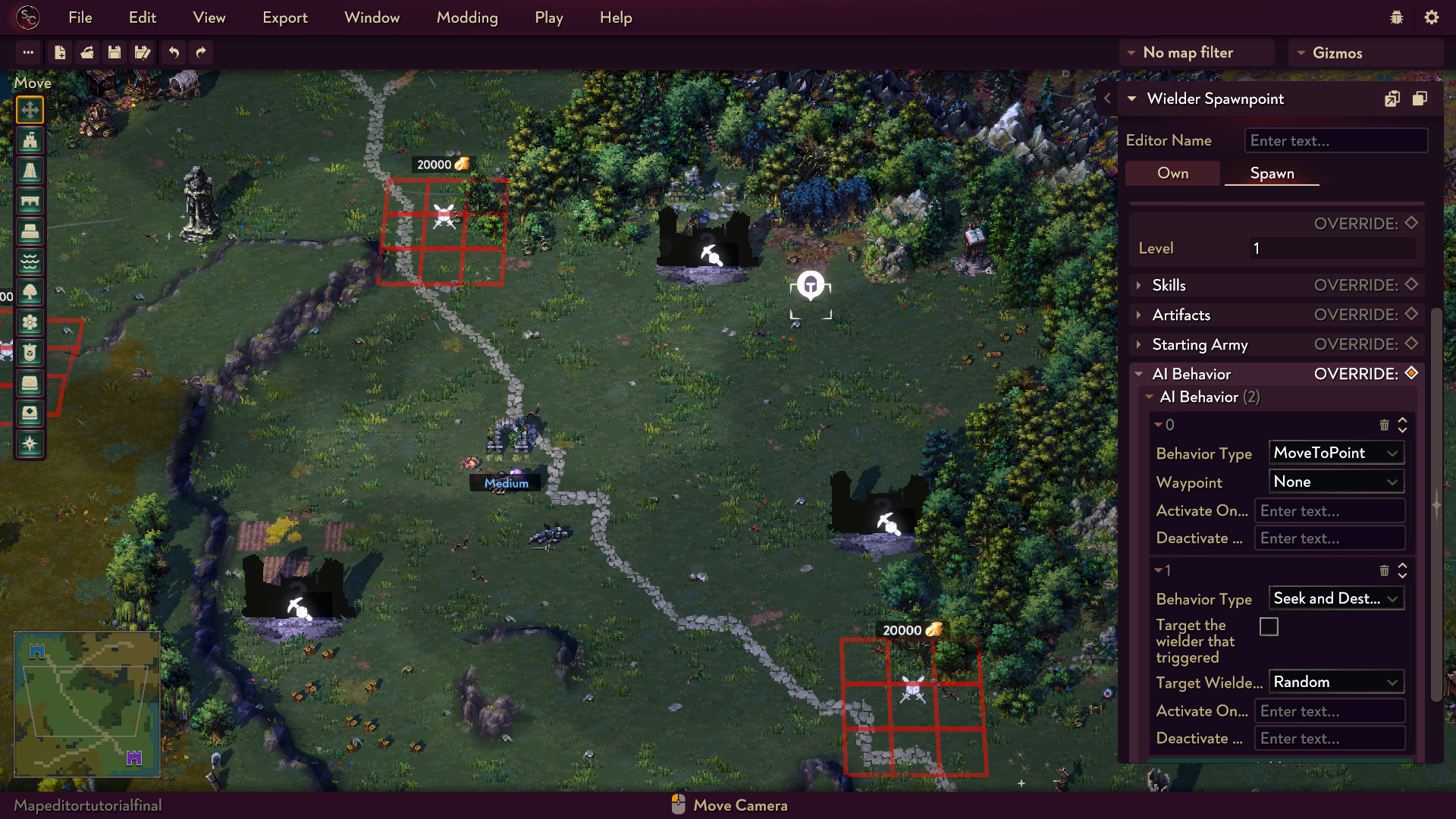
Task: Expand the Starting Army section
Action: pyautogui.click(x=1140, y=344)
